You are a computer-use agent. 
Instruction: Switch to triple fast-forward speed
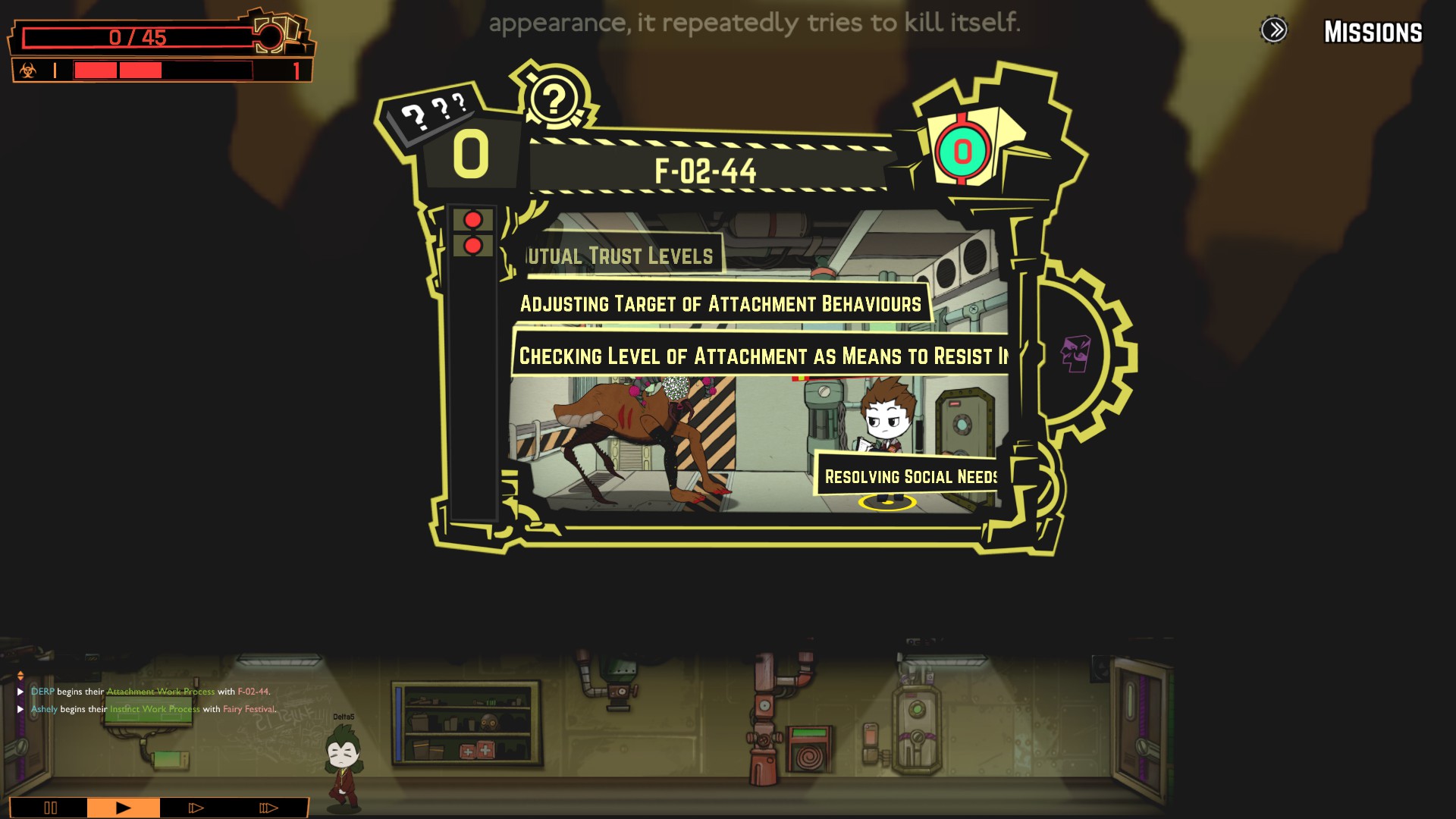pyautogui.click(x=268, y=808)
